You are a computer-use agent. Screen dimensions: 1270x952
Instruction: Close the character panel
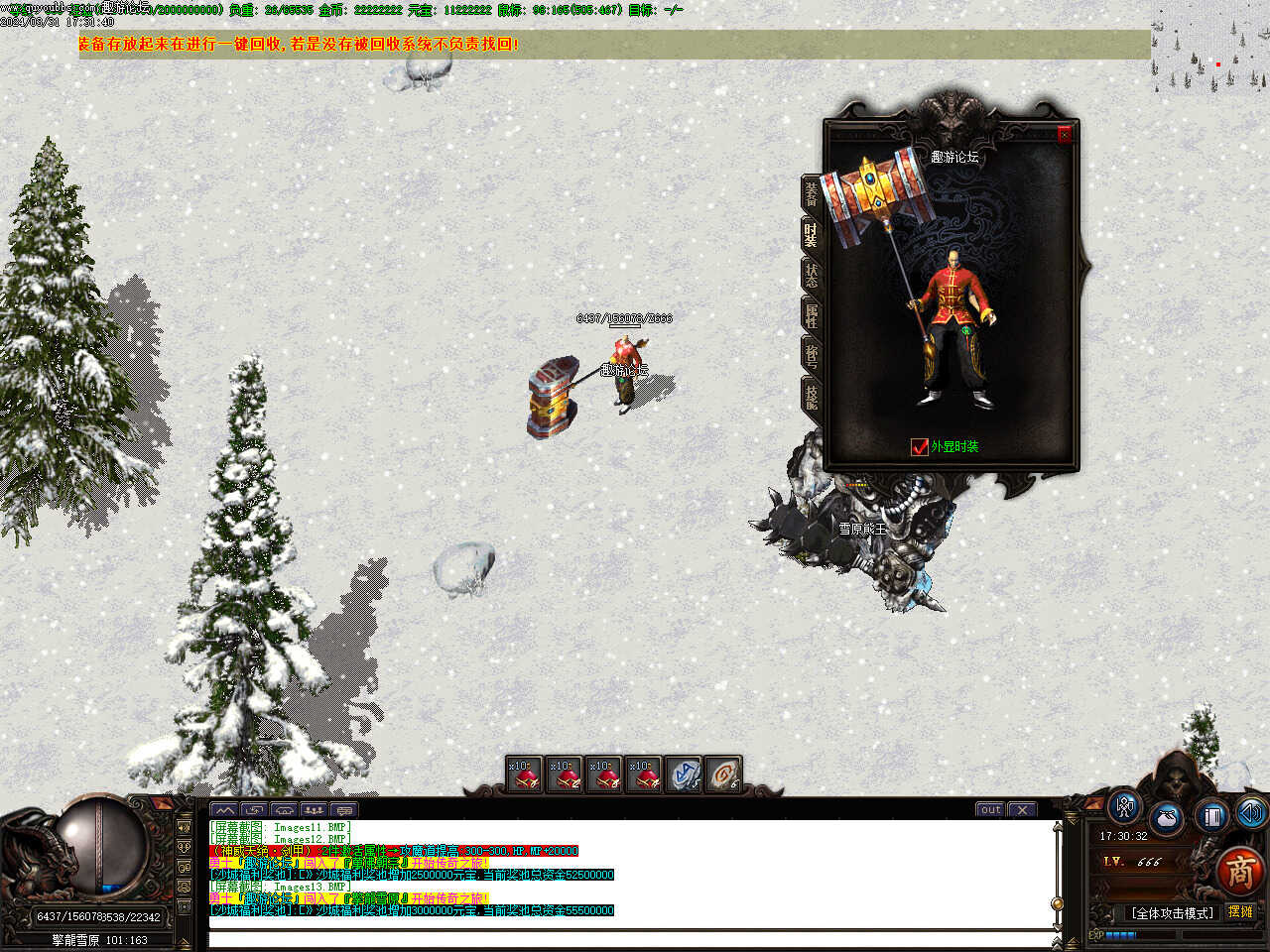click(x=1065, y=134)
